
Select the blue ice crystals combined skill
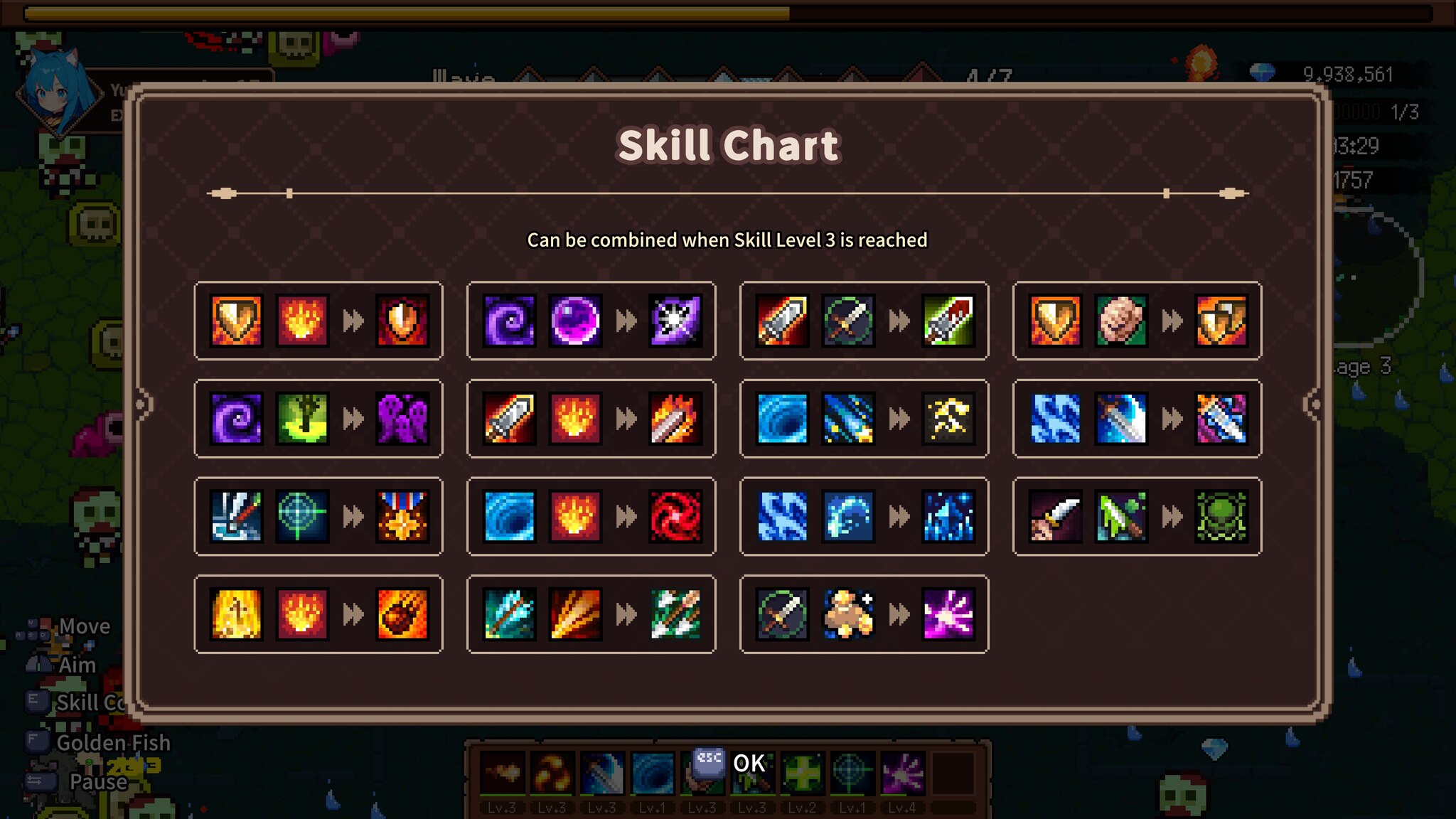(x=948, y=516)
